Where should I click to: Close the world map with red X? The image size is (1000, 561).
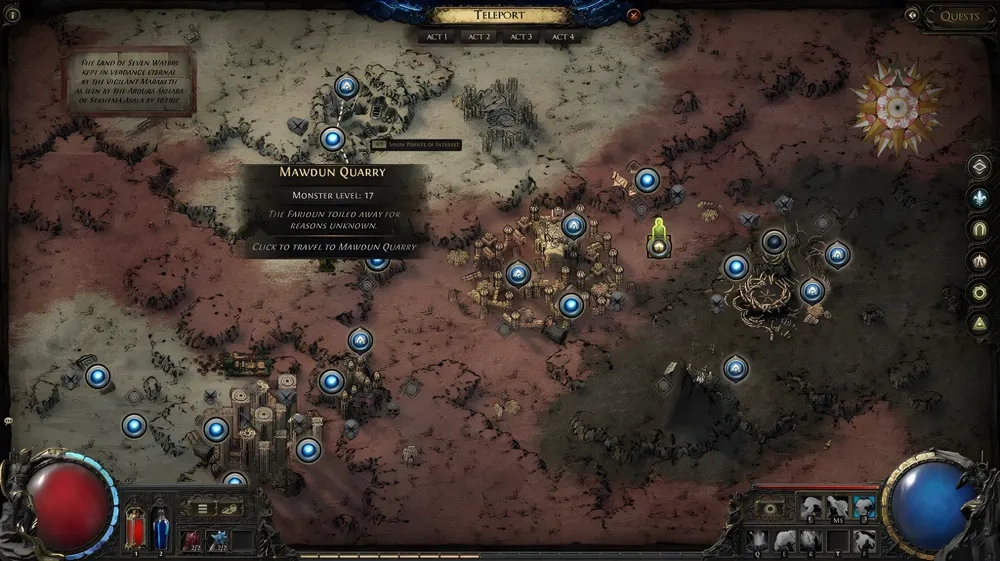tap(633, 16)
